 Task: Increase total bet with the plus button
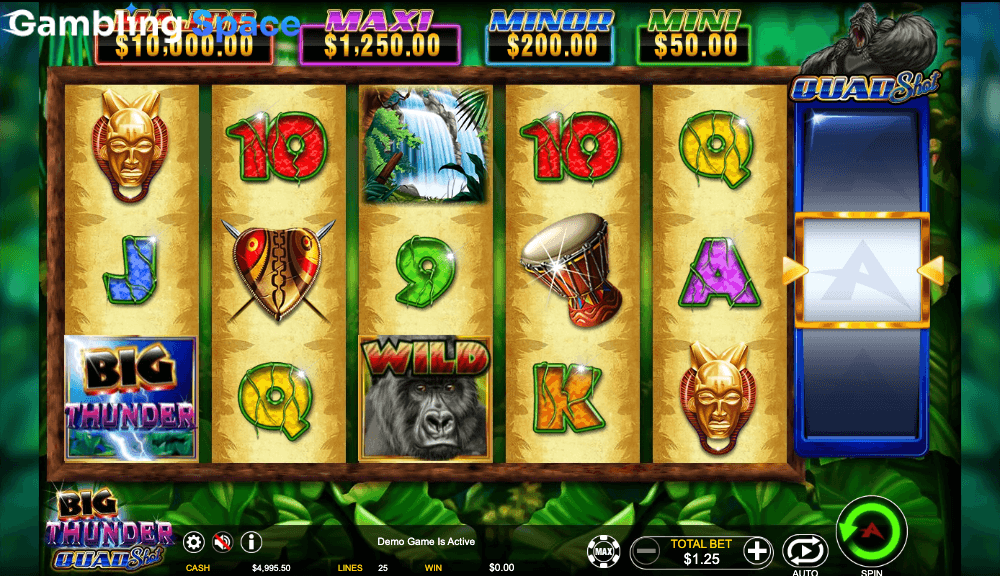click(758, 551)
